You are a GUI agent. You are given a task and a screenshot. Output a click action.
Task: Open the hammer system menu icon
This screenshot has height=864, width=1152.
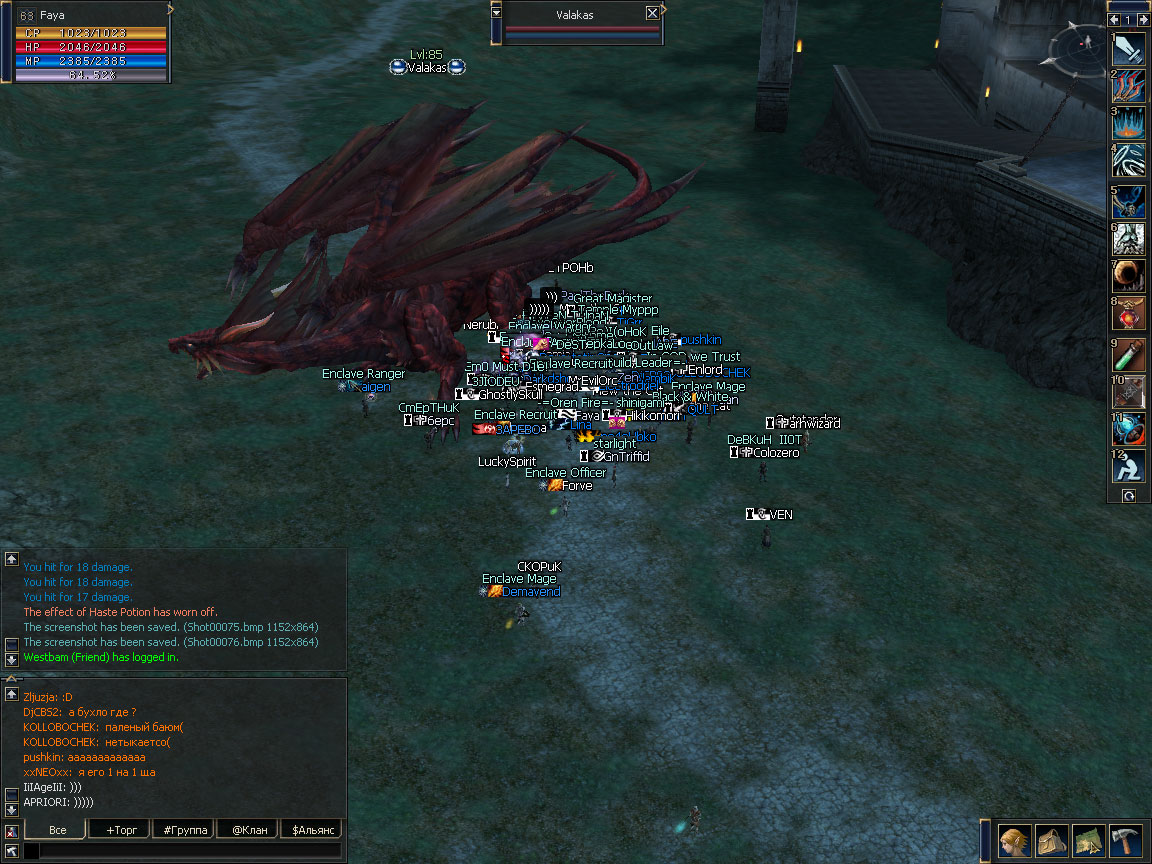(x=1125, y=841)
